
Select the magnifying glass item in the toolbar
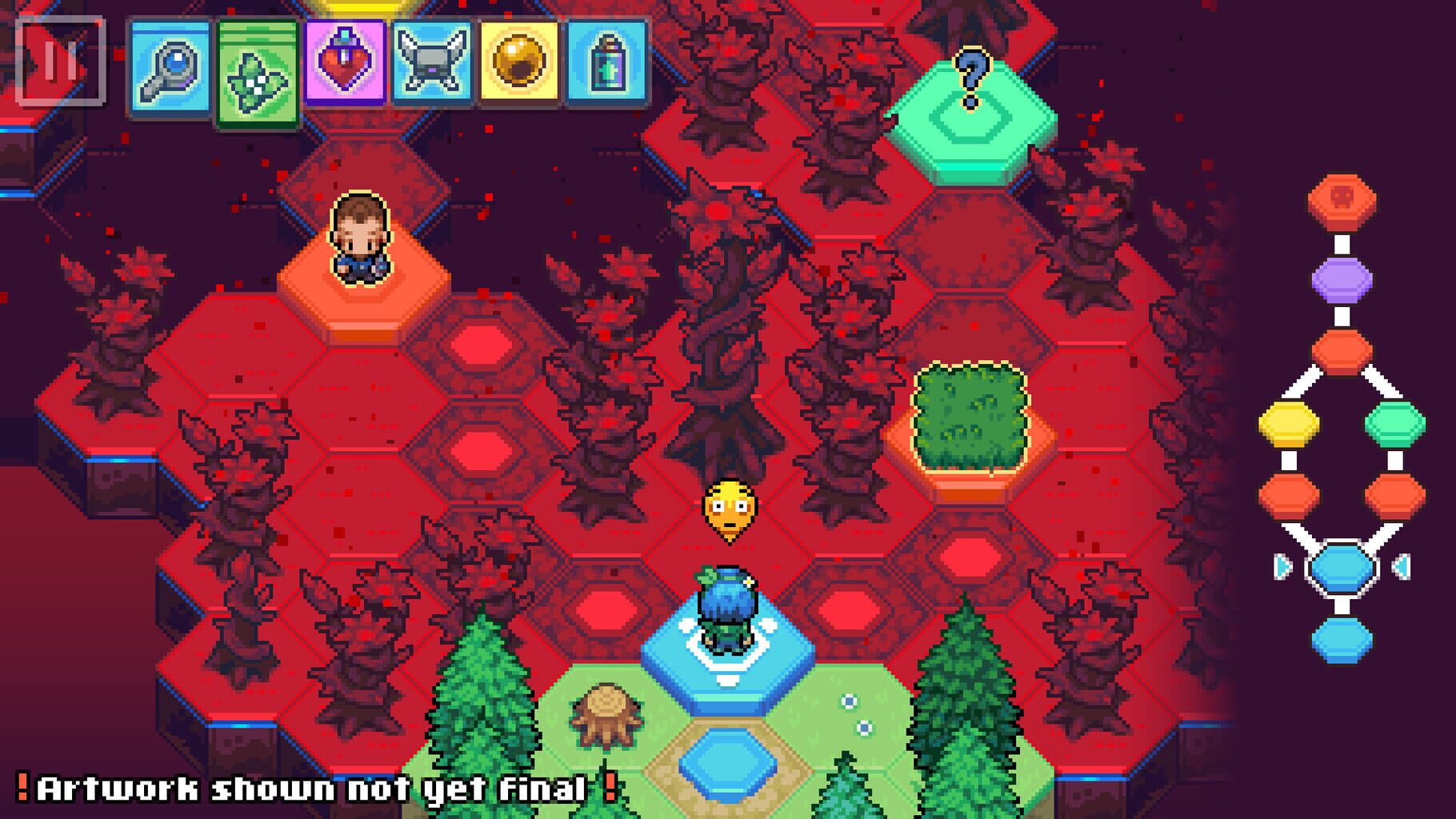click(x=170, y=67)
